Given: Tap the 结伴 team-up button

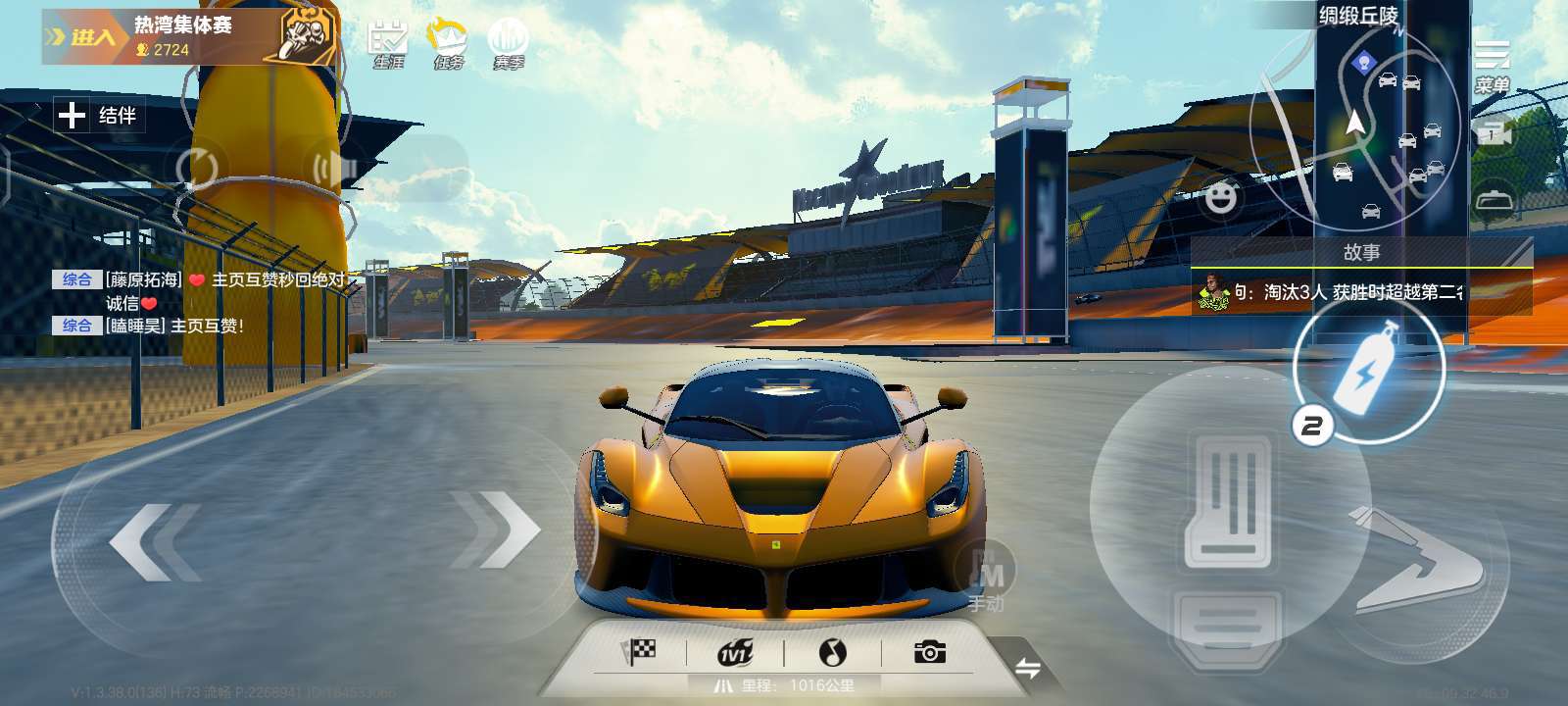Looking at the screenshot, I should (99, 116).
